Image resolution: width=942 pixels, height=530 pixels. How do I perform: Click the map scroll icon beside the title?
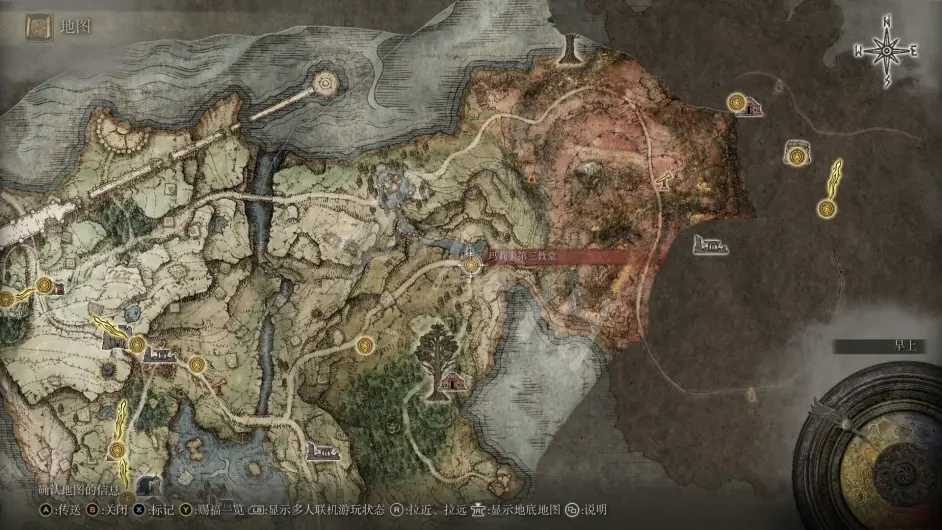(x=40, y=27)
